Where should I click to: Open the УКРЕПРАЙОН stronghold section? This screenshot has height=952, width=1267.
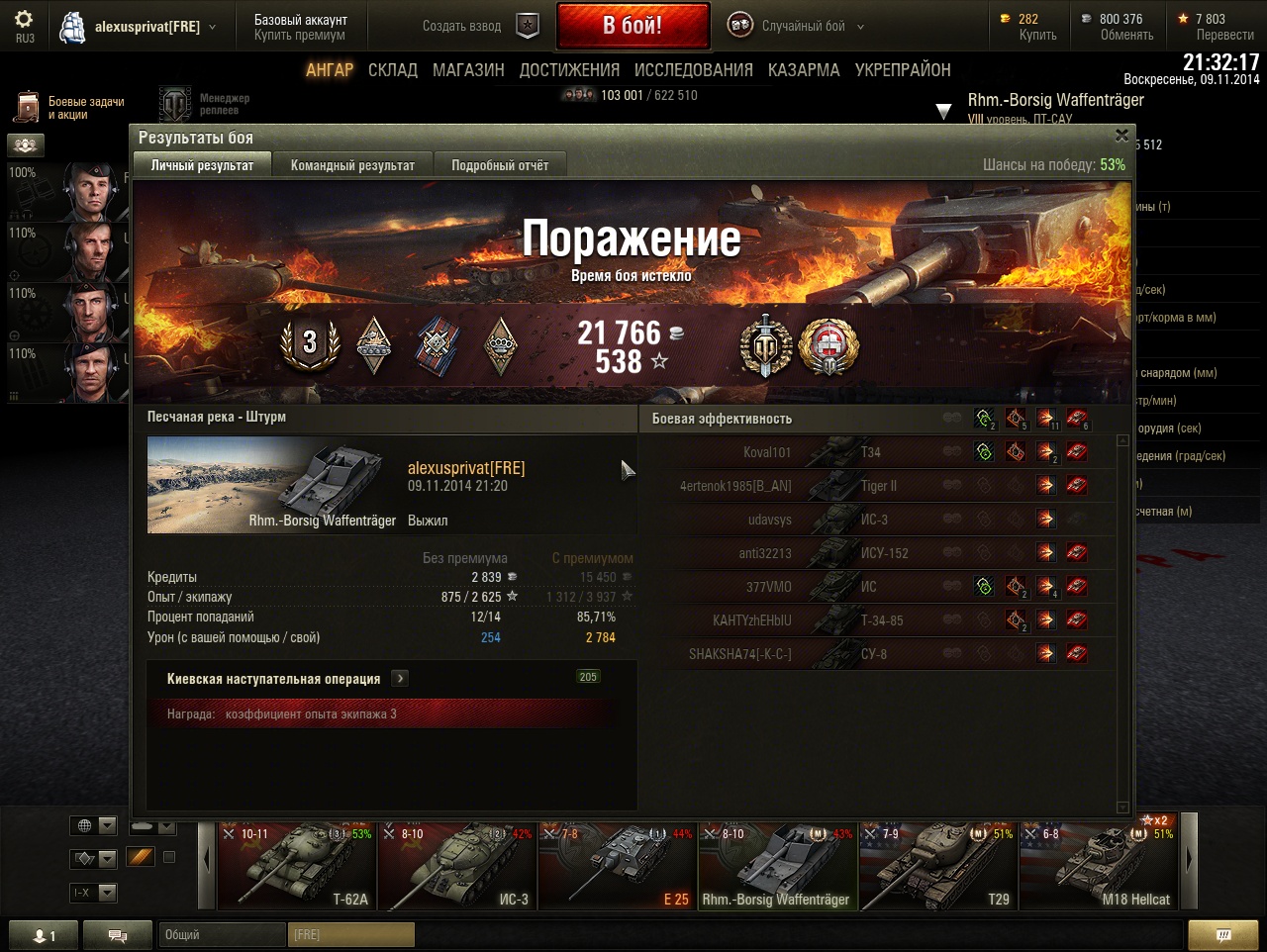pos(903,70)
